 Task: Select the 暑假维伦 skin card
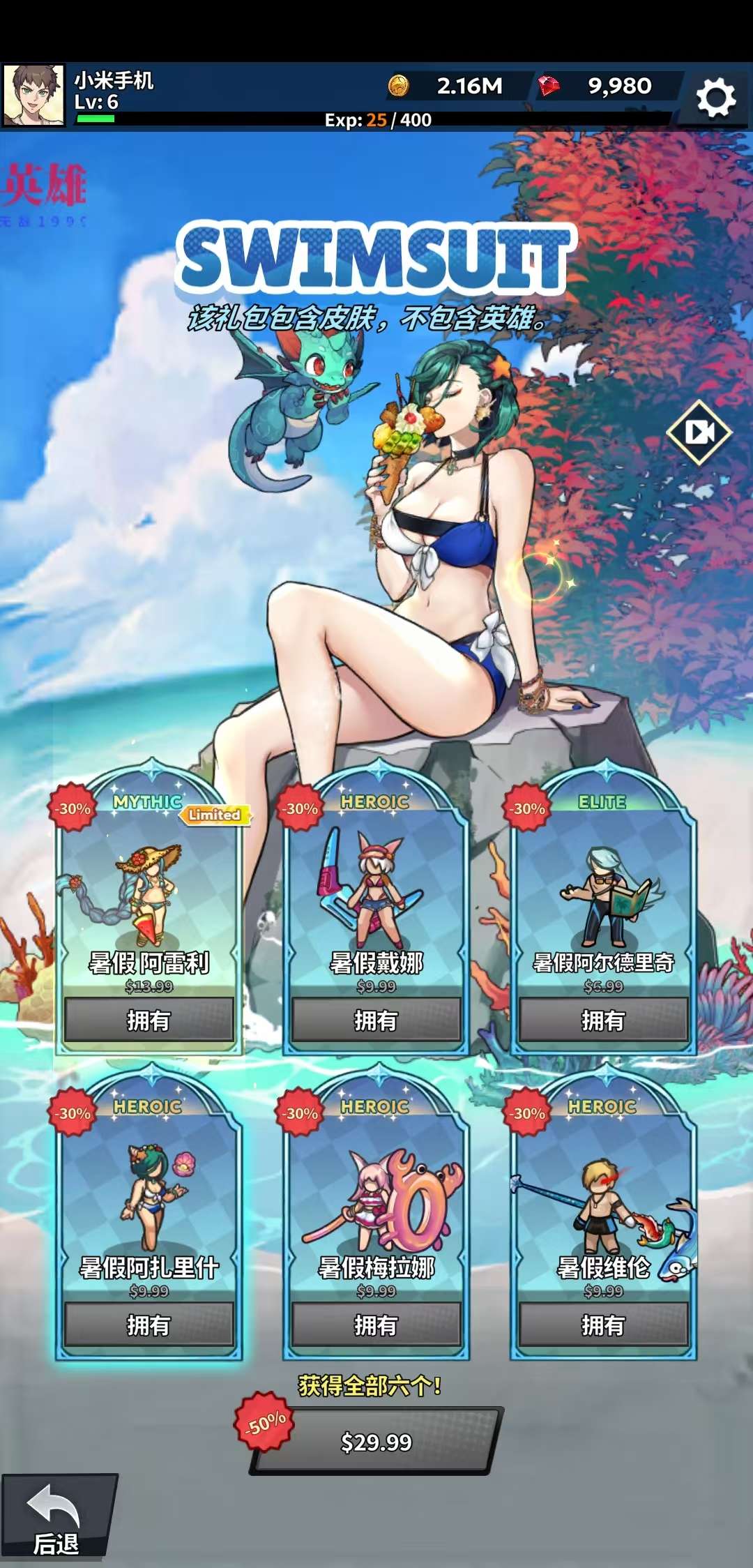(603, 1196)
